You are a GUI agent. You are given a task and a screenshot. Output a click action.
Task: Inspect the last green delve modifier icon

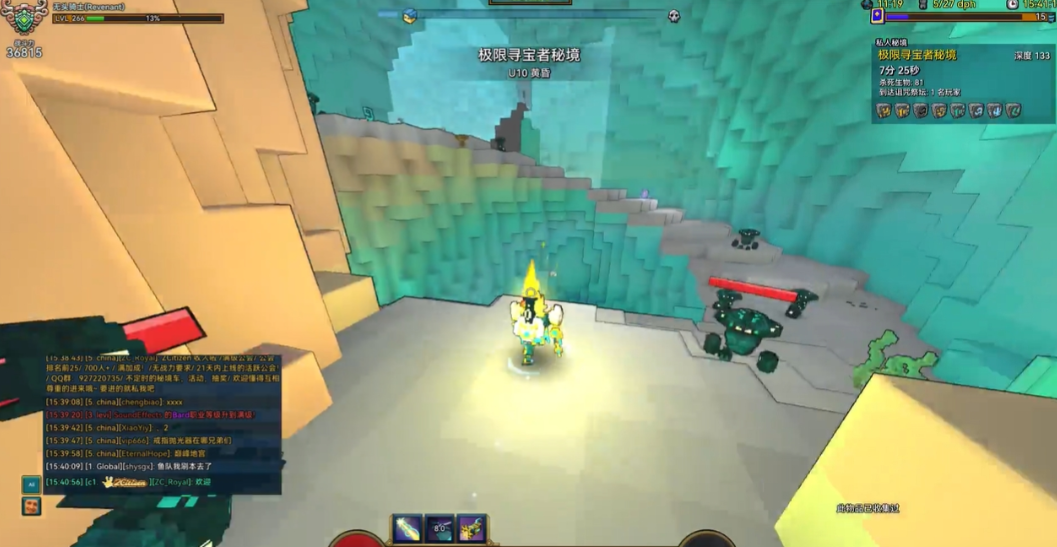(1013, 111)
